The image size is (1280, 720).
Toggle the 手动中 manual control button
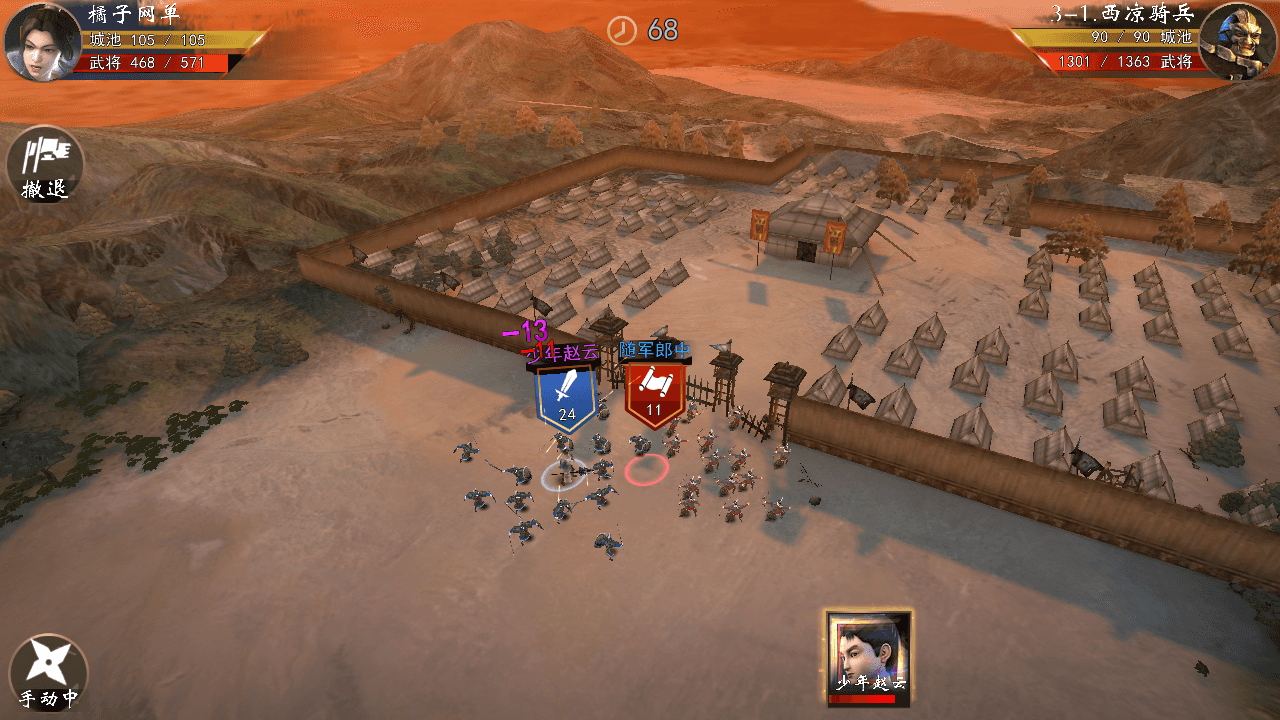click(x=48, y=672)
